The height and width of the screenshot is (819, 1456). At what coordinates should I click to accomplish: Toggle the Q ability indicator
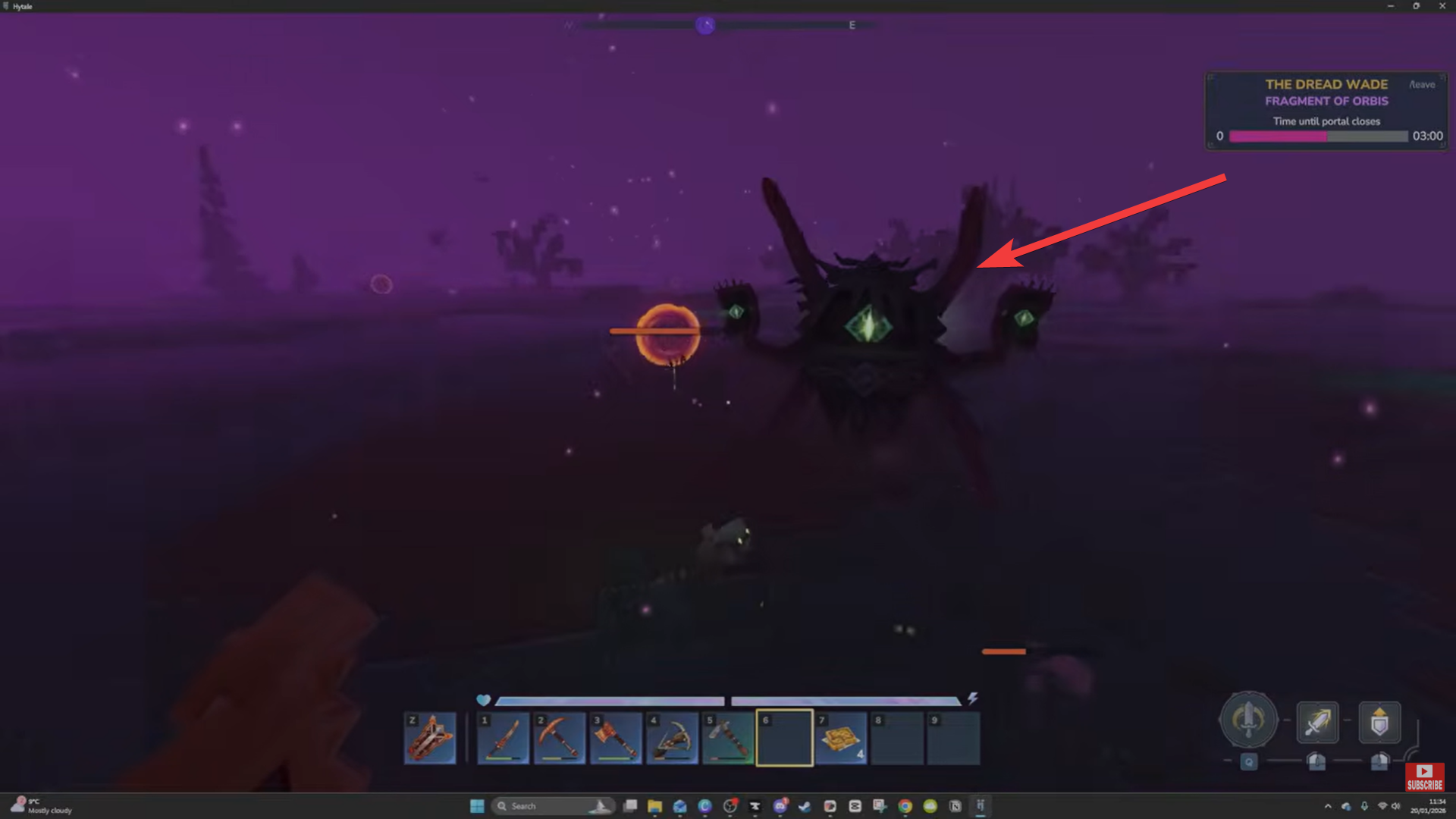1249,763
